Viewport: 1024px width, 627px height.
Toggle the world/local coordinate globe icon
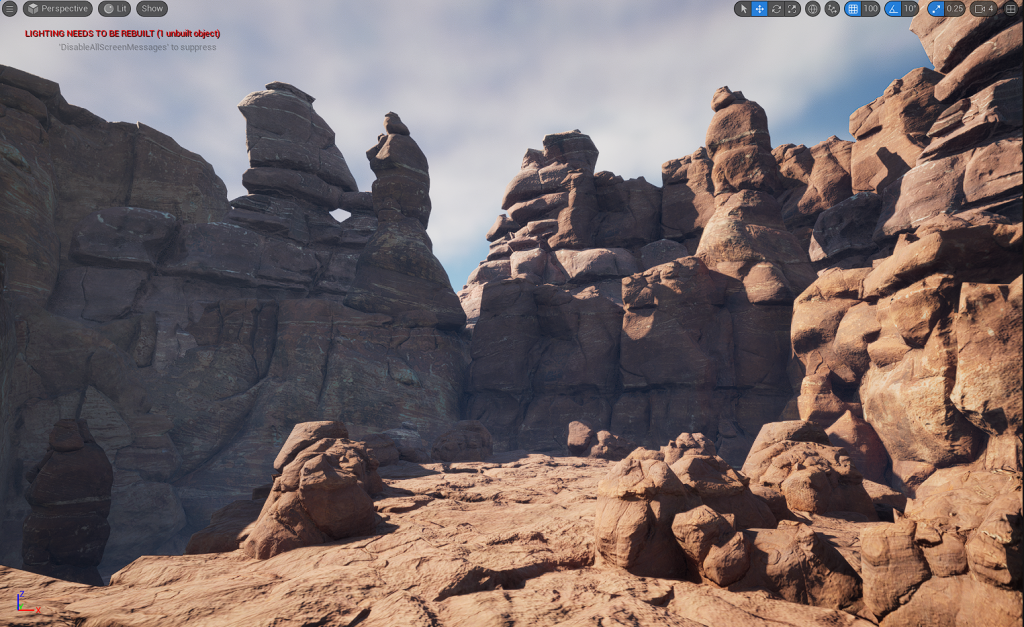pos(812,9)
